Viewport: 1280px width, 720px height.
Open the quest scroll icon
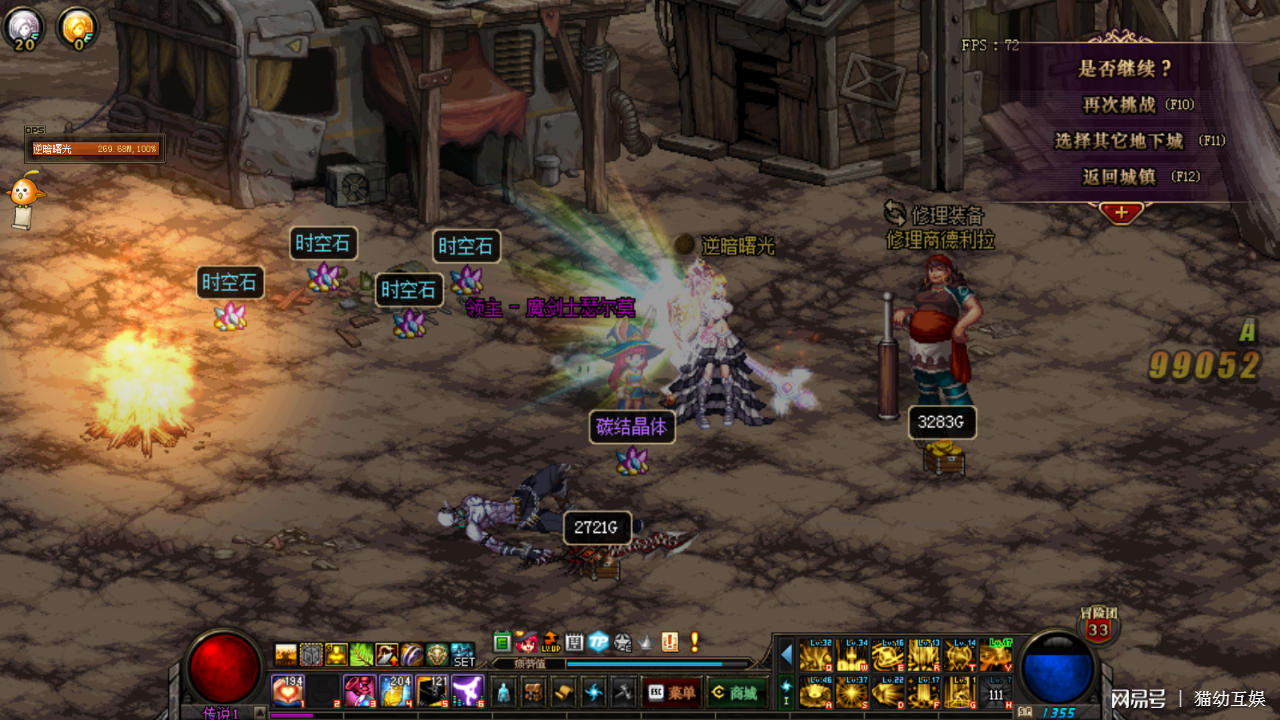pos(564,691)
